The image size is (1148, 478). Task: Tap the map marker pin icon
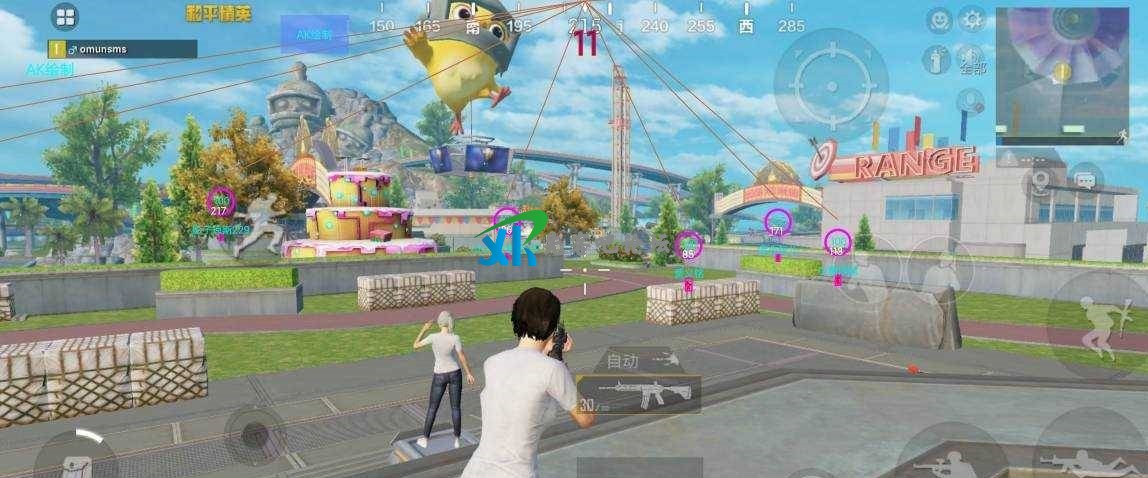tap(1041, 180)
